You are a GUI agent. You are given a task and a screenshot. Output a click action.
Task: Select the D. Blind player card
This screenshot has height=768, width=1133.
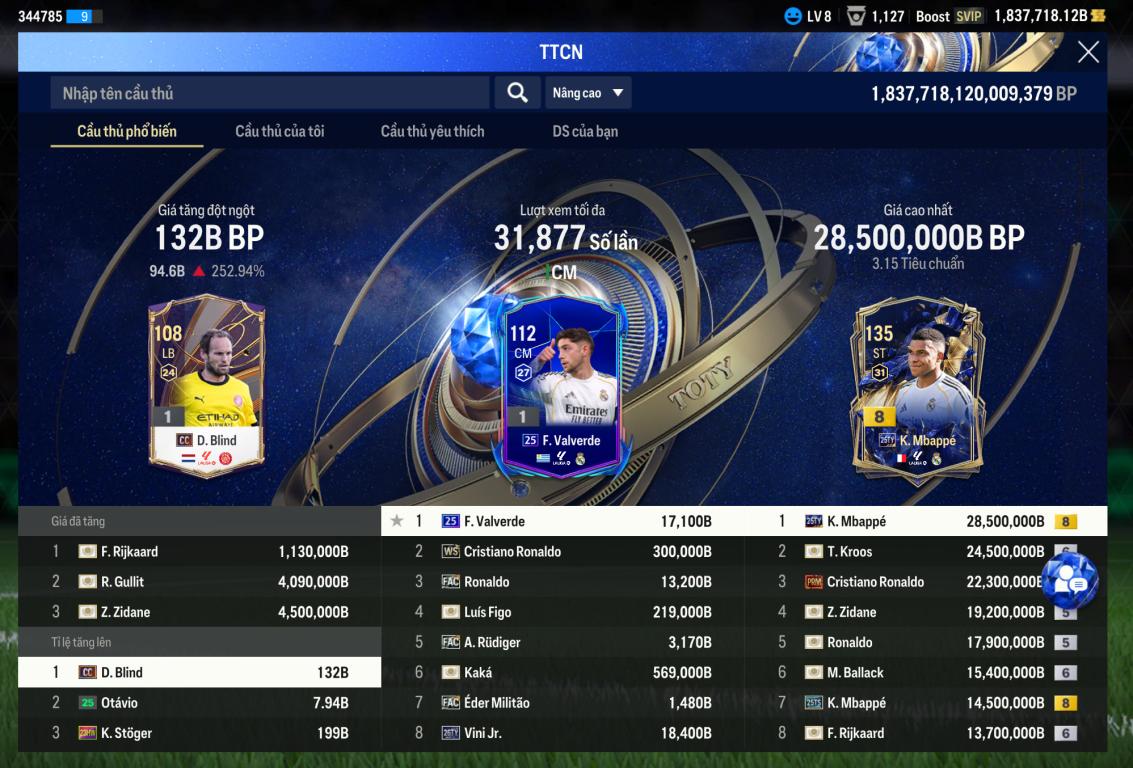tap(207, 381)
